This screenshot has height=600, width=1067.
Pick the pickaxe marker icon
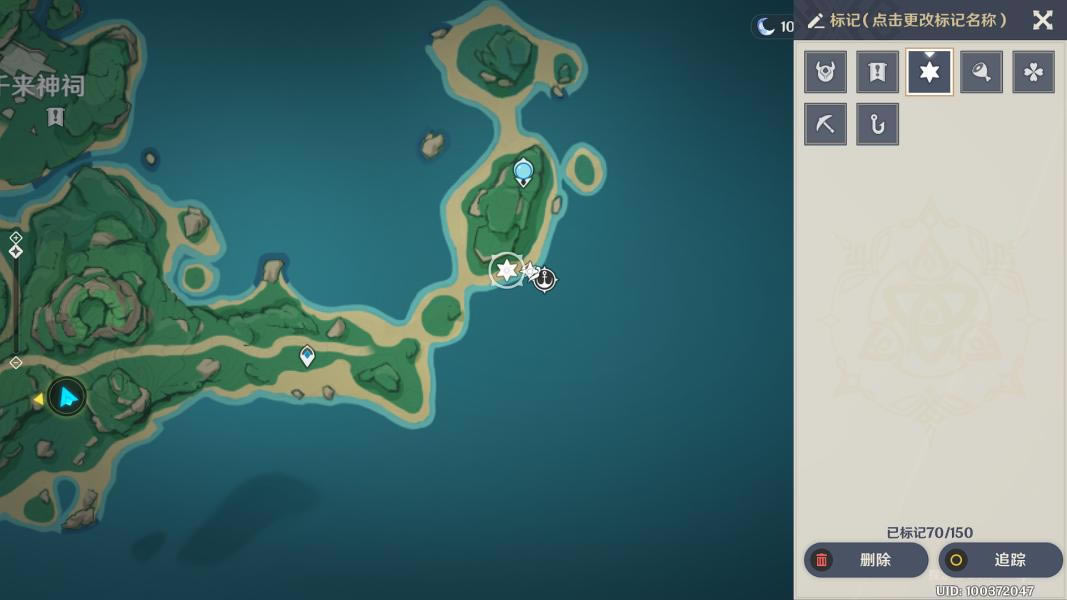tap(825, 124)
